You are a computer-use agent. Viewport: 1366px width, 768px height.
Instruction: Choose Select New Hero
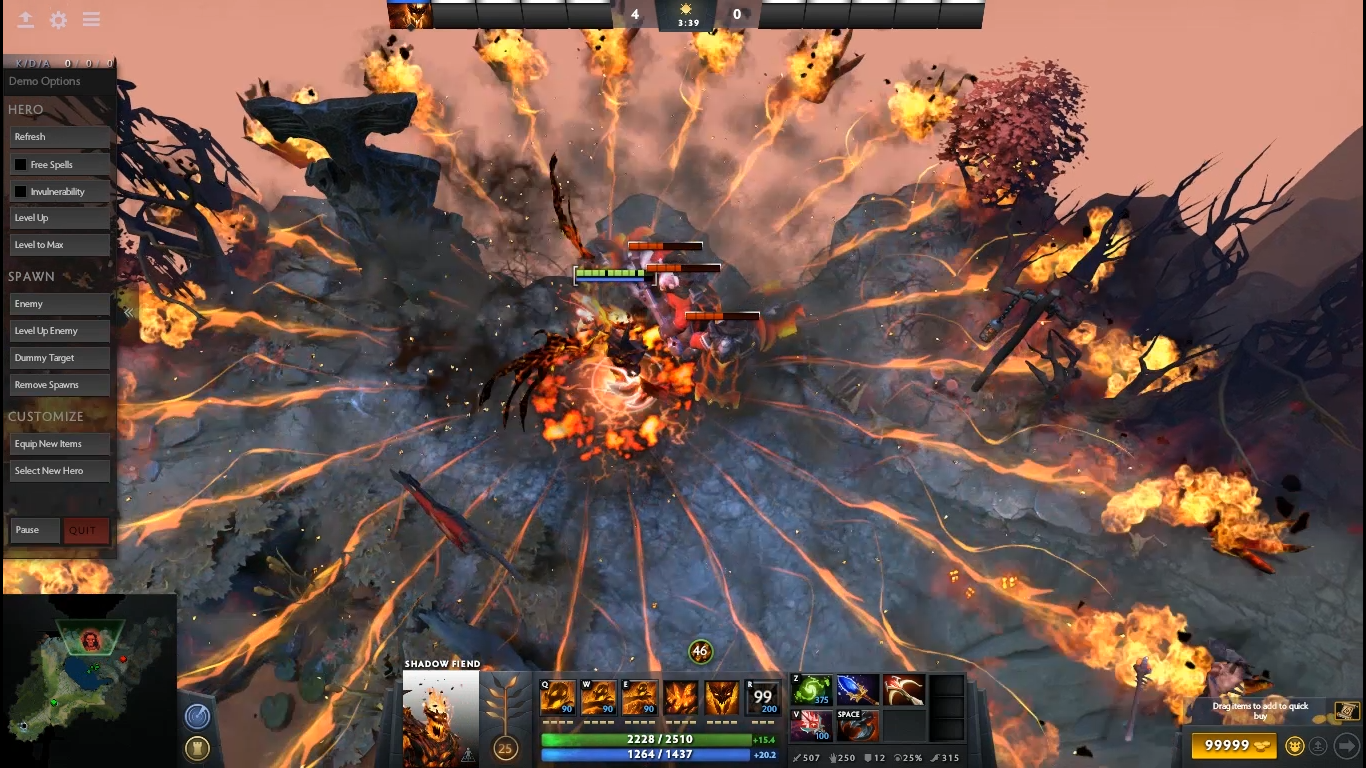[59, 471]
